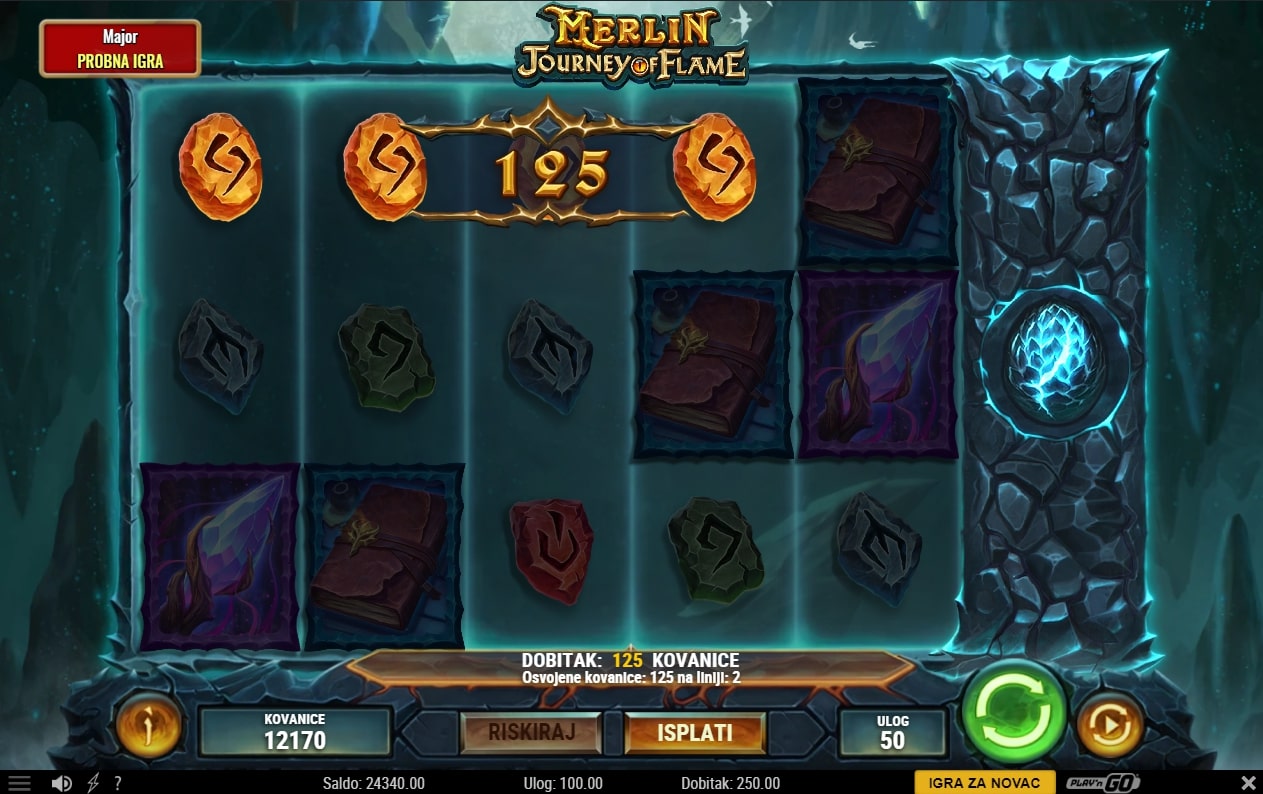Image resolution: width=1263 pixels, height=794 pixels.
Task: Collect winnings with ISPLATI
Action: pos(694,732)
